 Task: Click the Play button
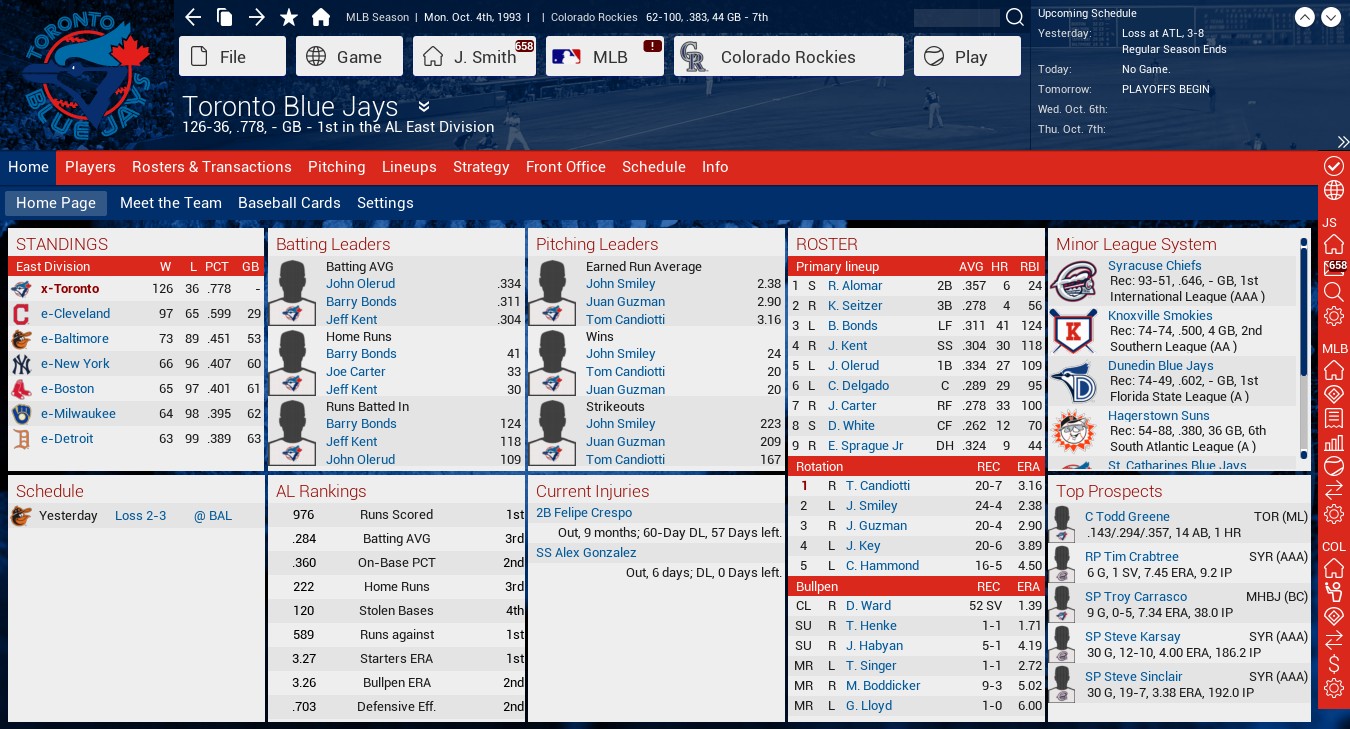coord(967,57)
